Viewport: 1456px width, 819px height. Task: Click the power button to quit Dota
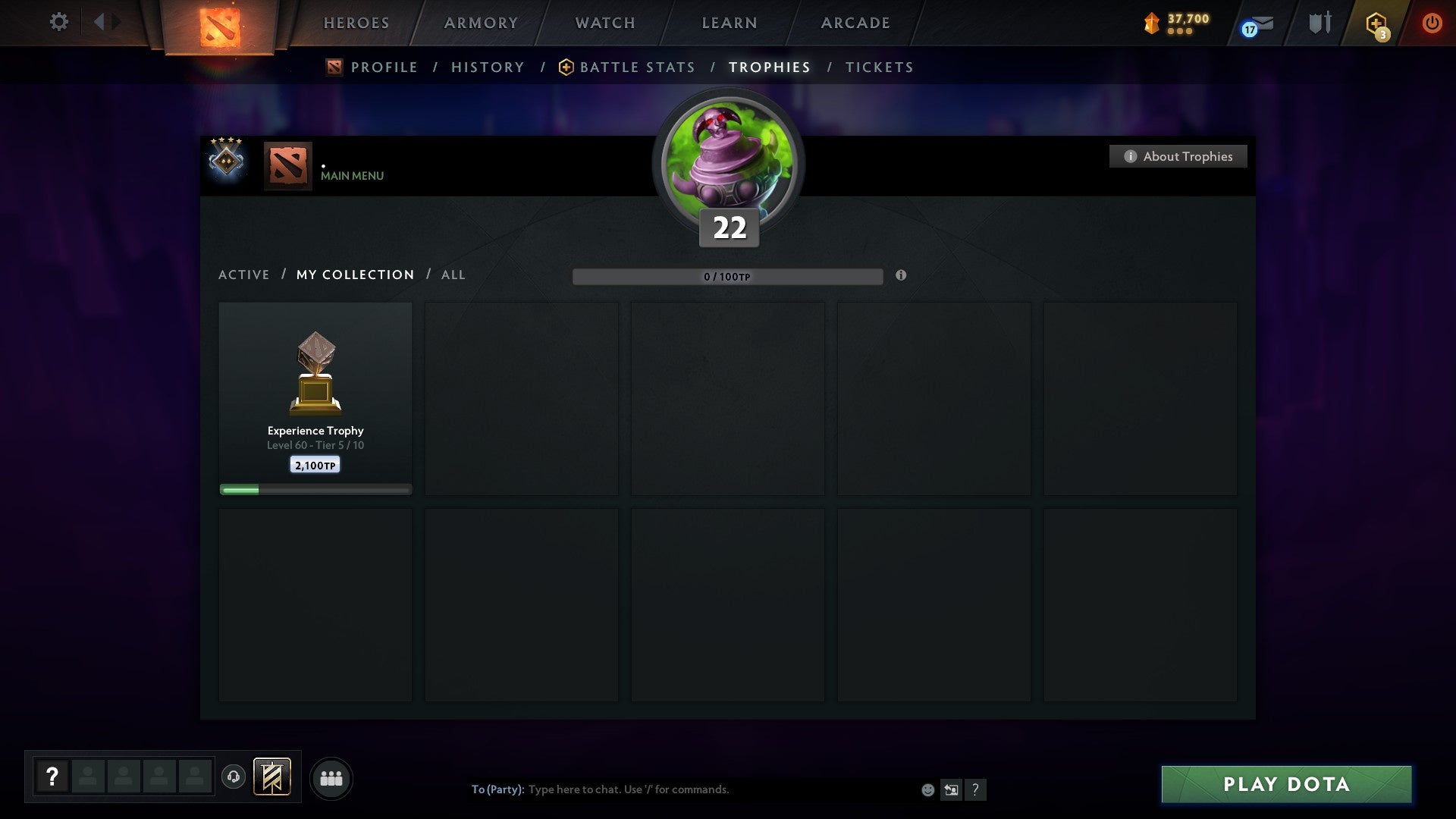click(1432, 23)
